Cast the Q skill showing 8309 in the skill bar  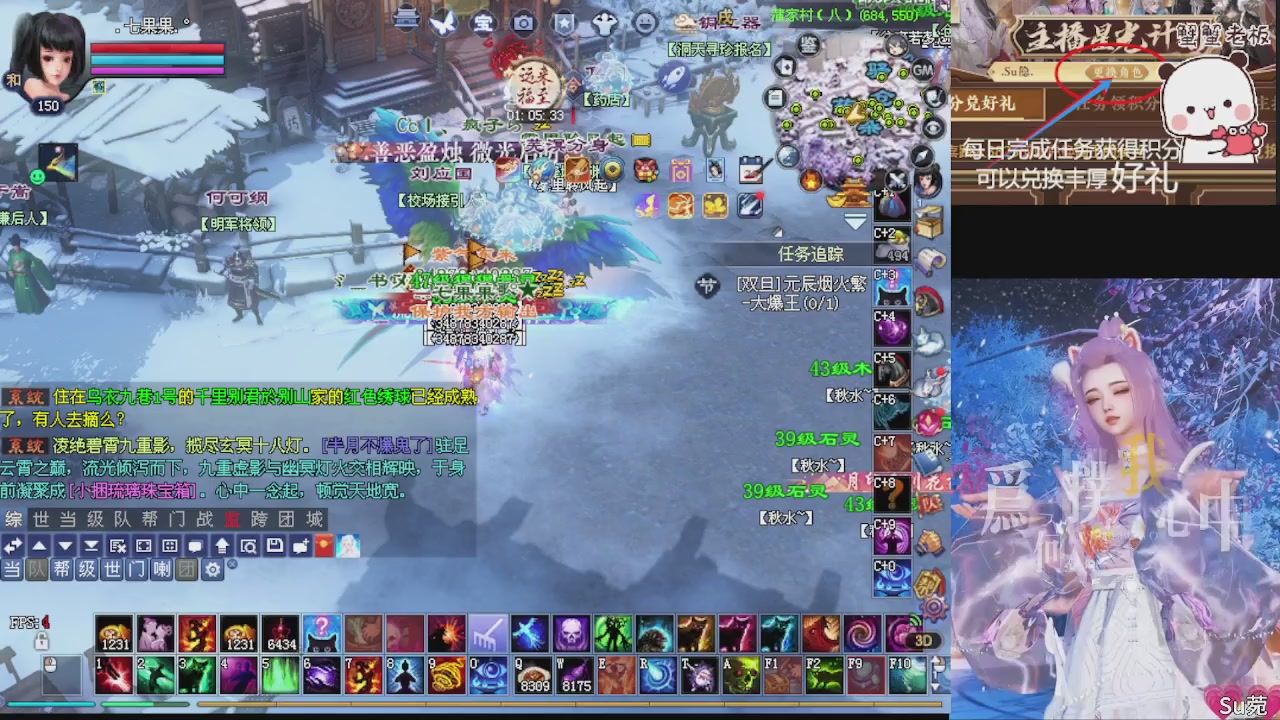tap(532, 675)
